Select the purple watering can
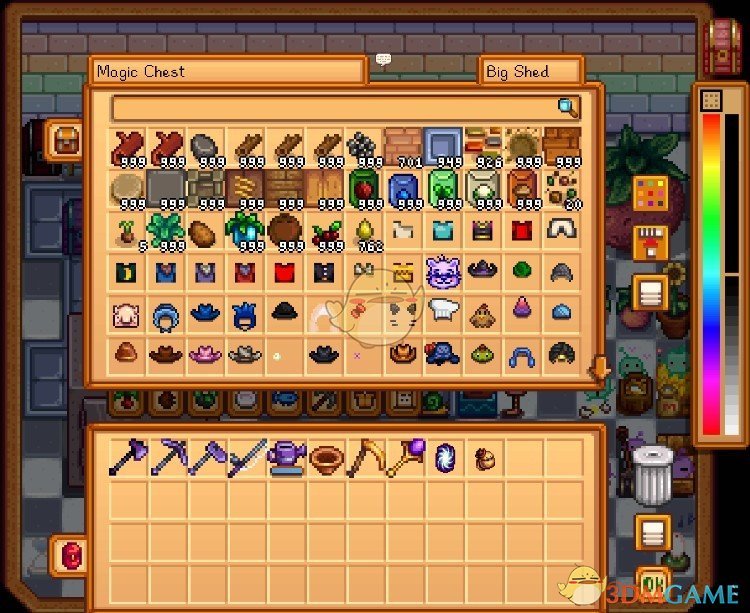This screenshot has height=613, width=750. pos(283,457)
